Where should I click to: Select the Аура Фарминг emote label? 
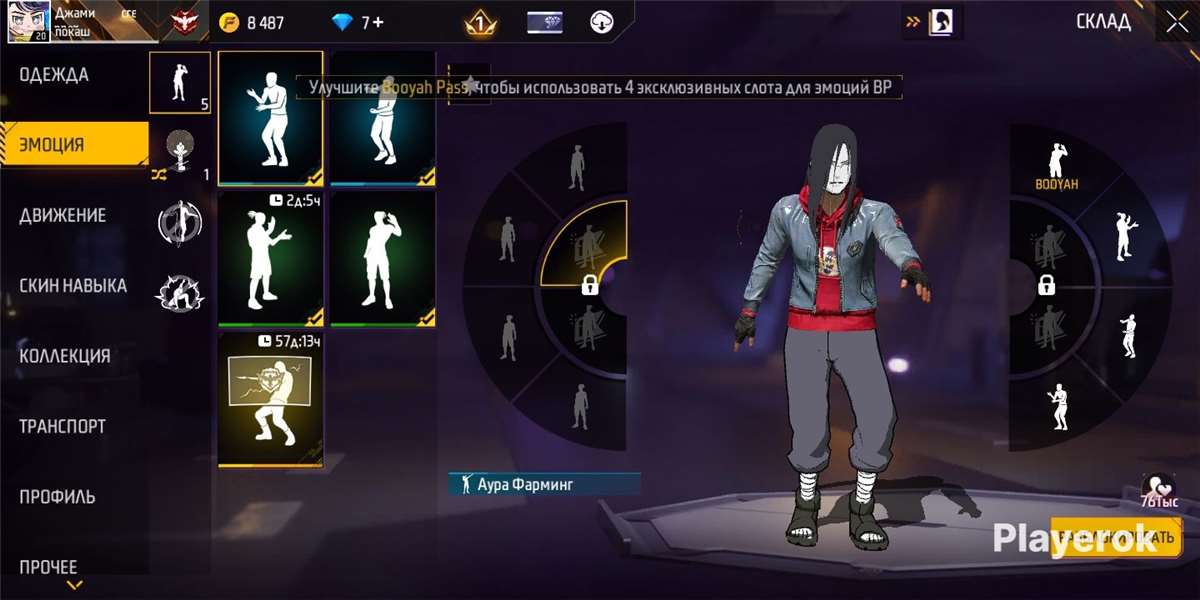pyautogui.click(x=543, y=484)
